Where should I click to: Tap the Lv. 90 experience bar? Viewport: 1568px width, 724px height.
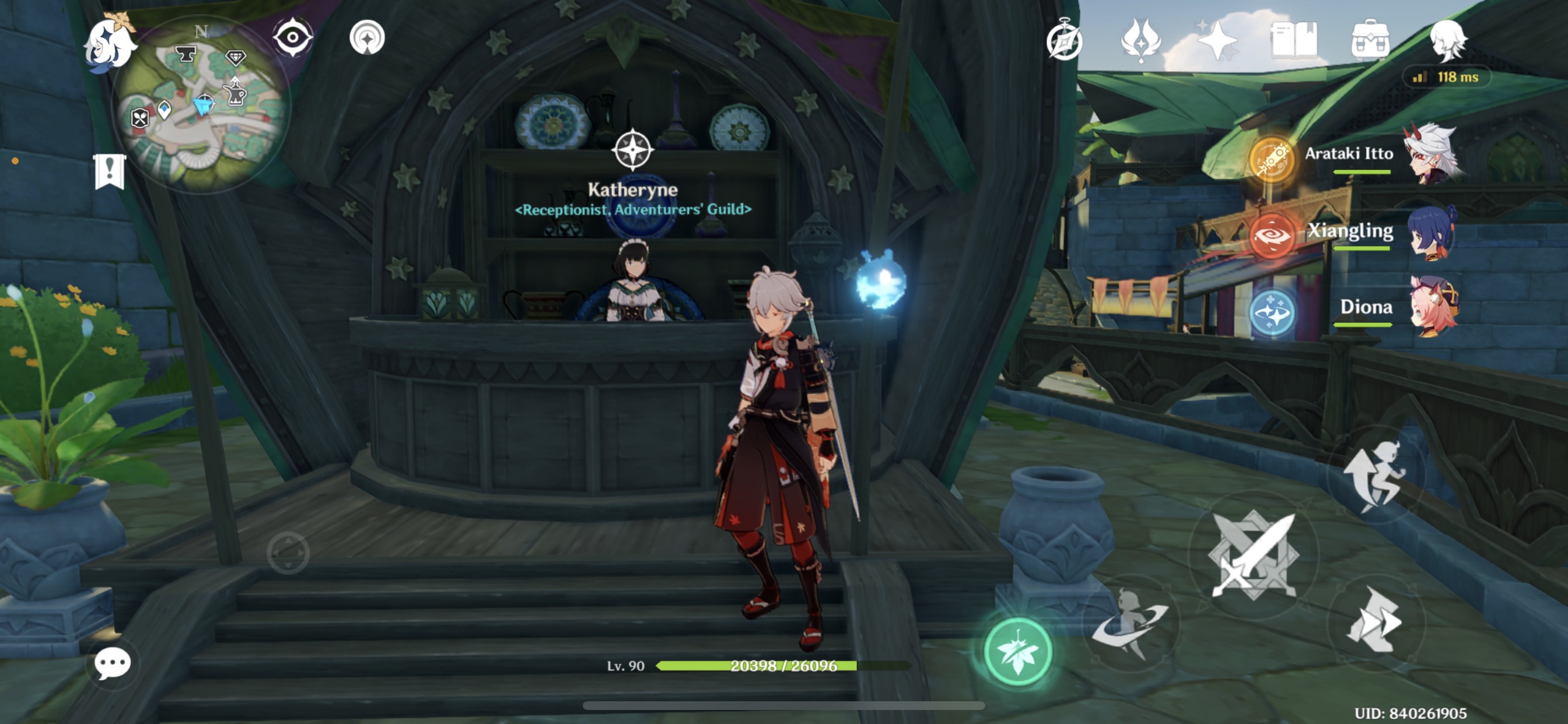coord(755,666)
